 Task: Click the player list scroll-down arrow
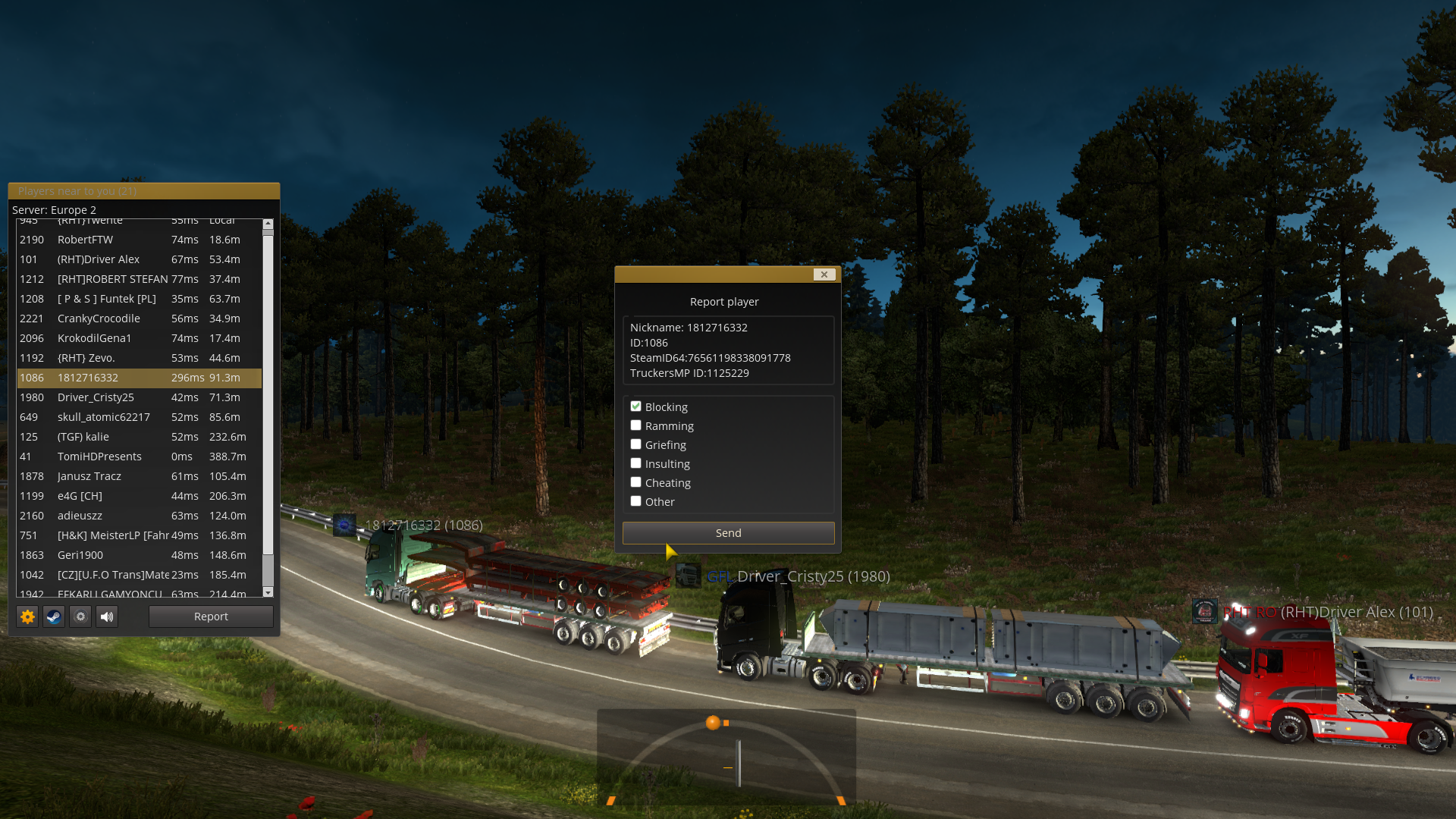coord(268,592)
